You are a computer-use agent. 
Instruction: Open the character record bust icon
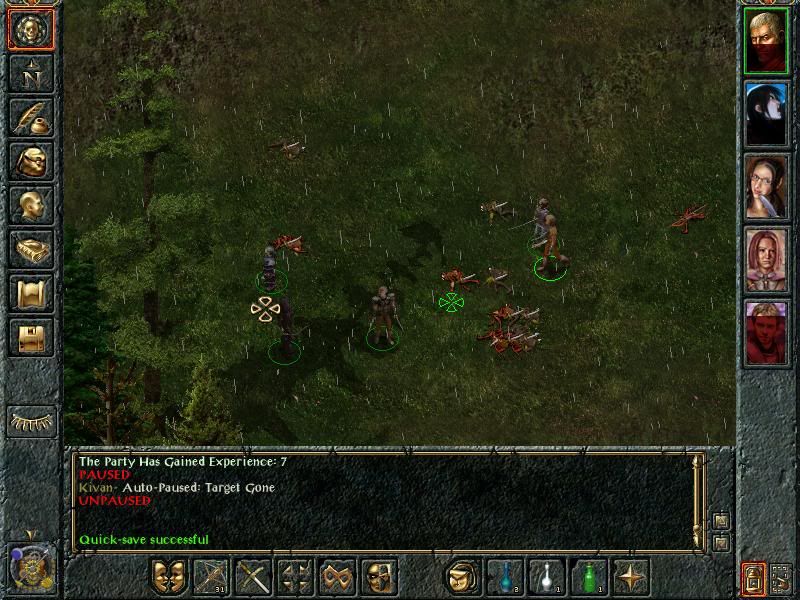31,205
